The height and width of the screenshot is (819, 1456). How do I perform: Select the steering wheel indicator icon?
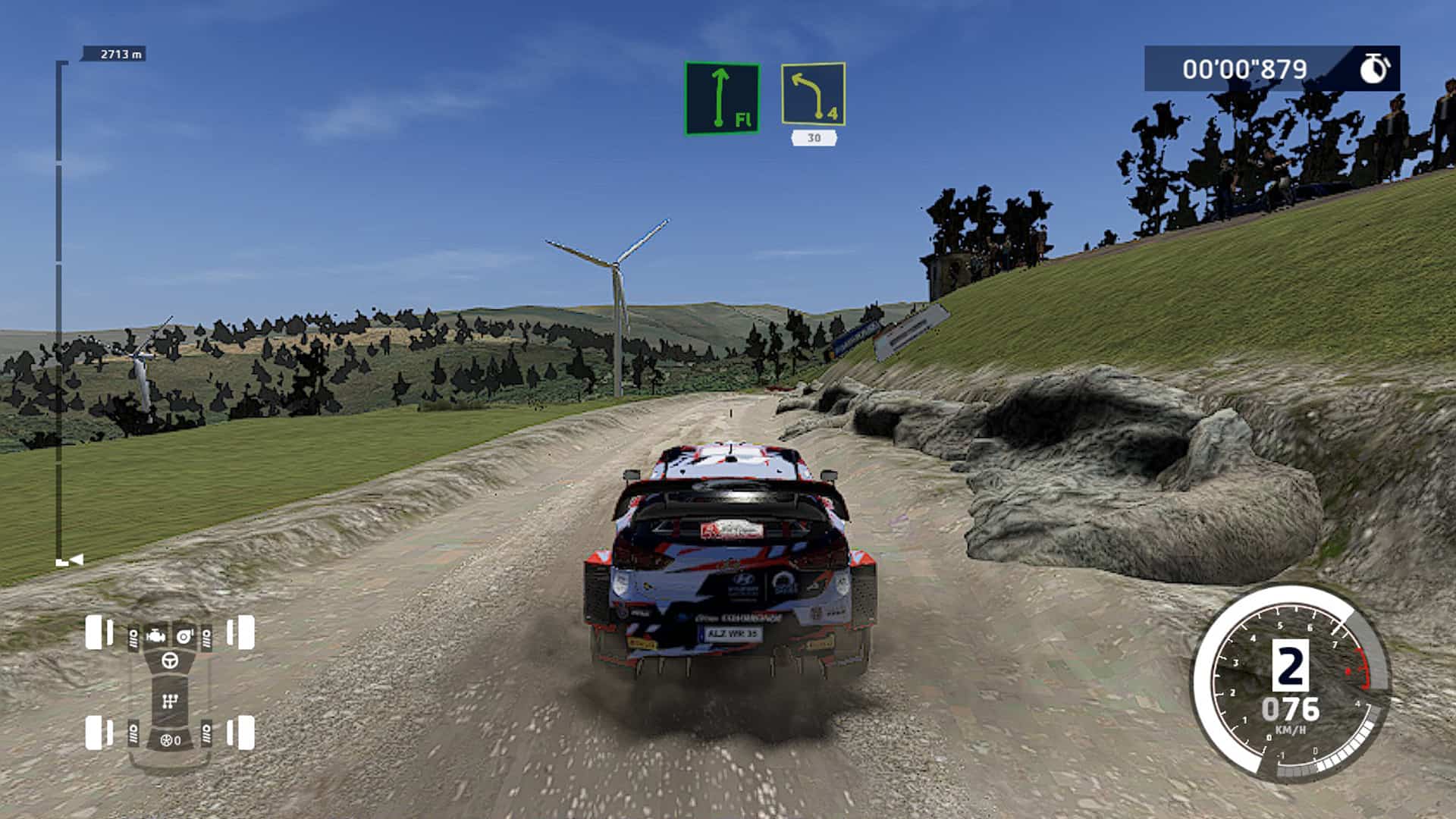tap(170, 661)
